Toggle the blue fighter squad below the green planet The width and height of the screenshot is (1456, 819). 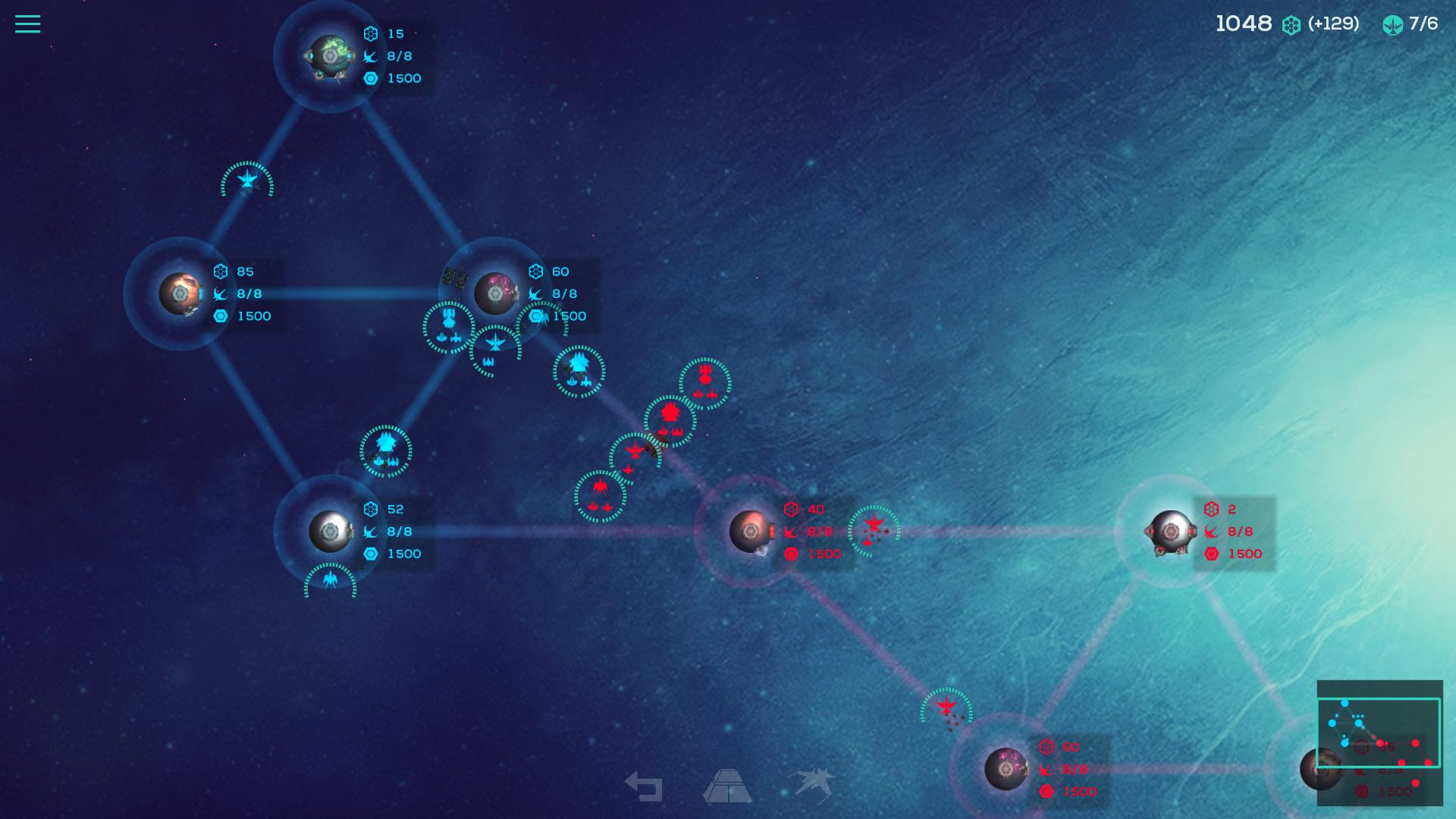[246, 181]
